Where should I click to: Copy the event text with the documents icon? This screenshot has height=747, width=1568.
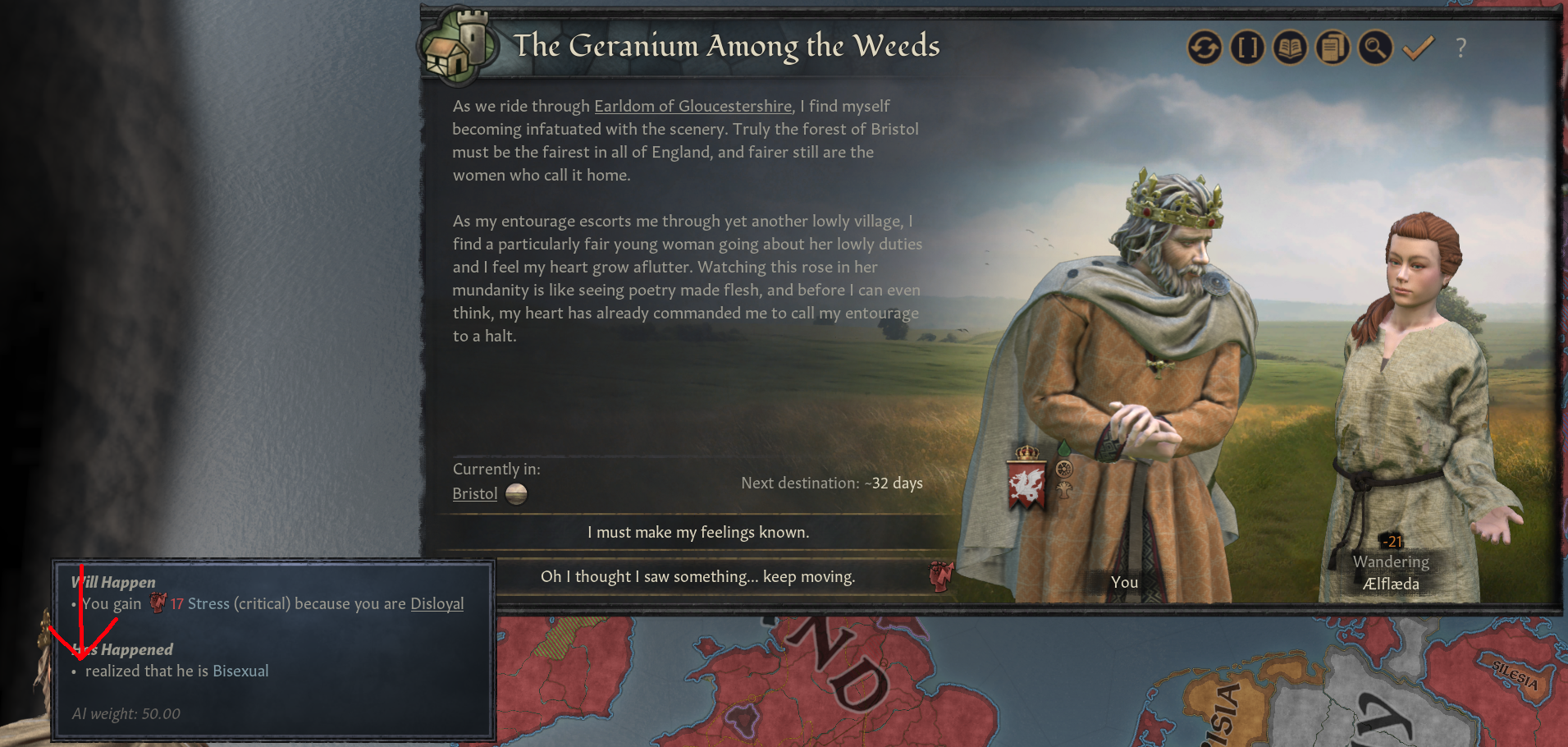[x=1333, y=48]
